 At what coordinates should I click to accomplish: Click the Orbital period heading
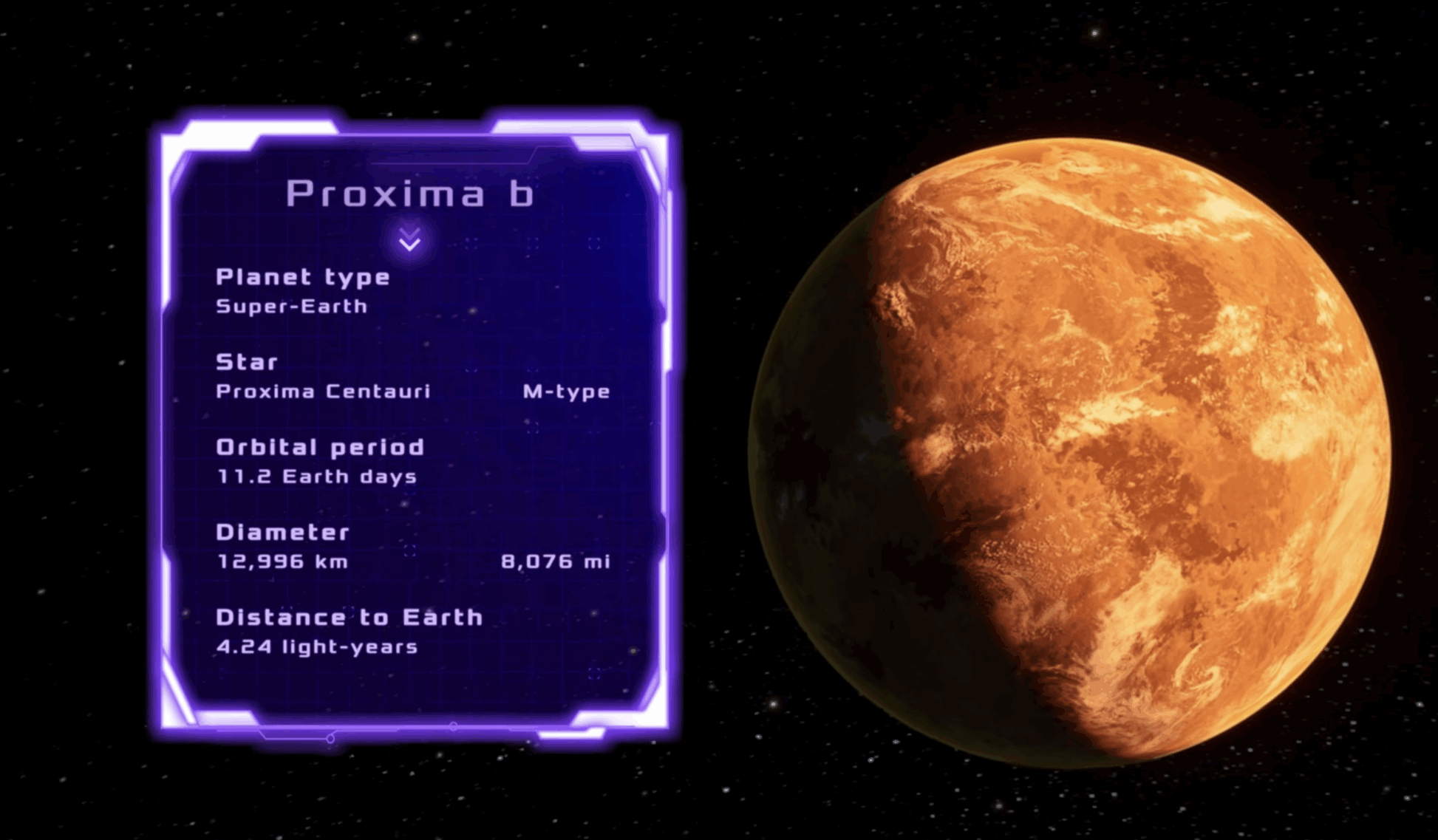click(319, 448)
